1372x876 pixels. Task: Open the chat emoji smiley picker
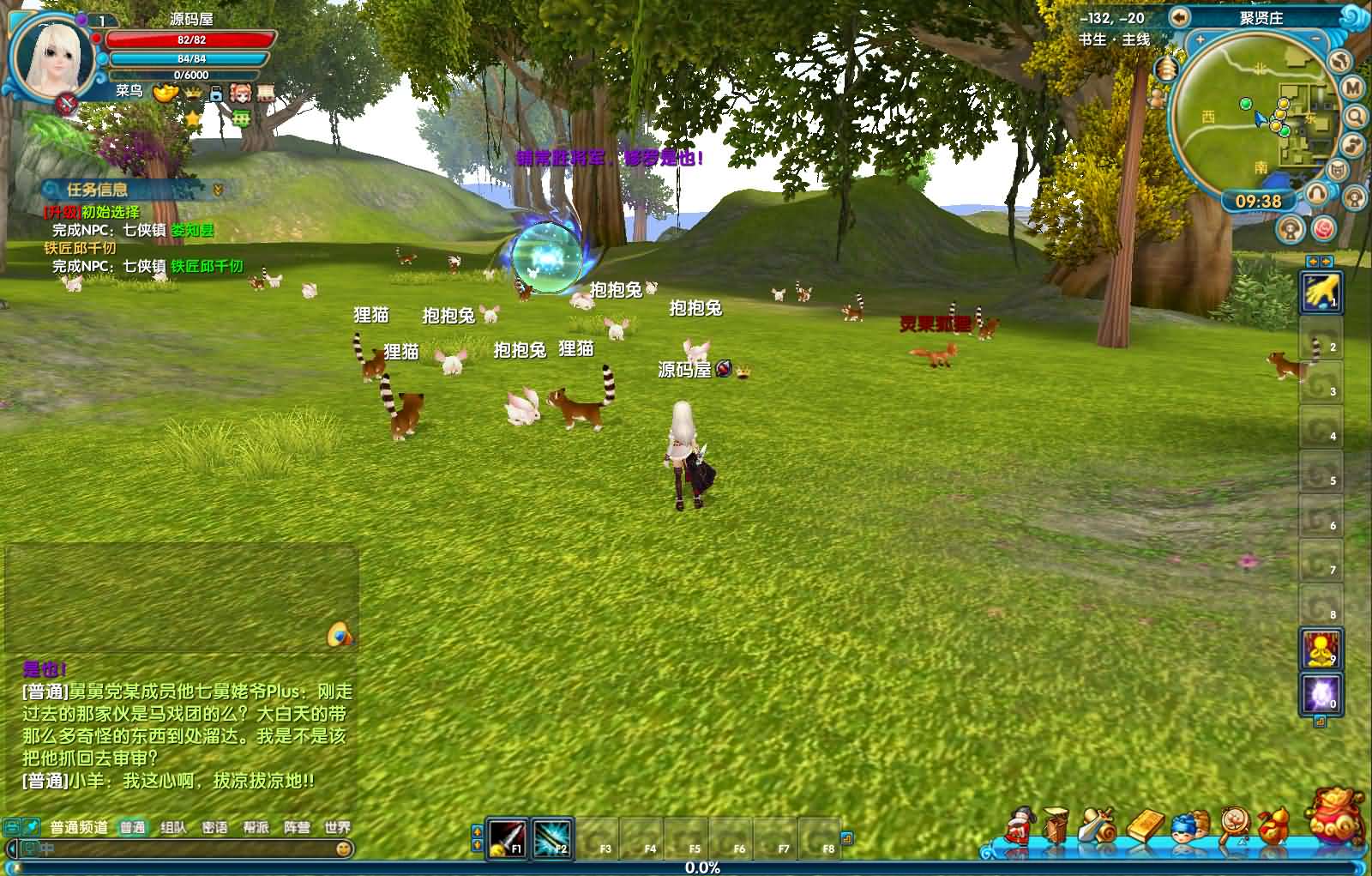coord(344,849)
